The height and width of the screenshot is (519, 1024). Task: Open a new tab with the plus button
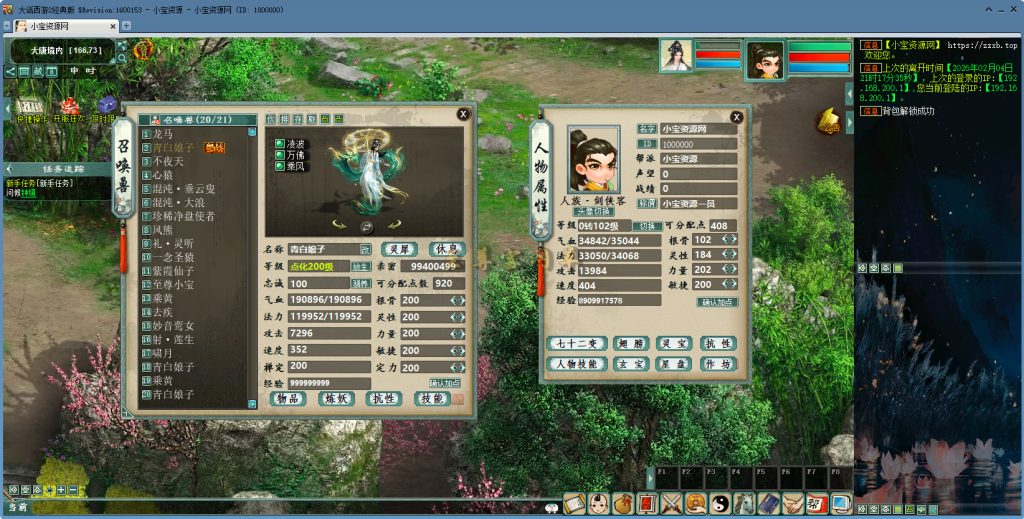(127, 25)
